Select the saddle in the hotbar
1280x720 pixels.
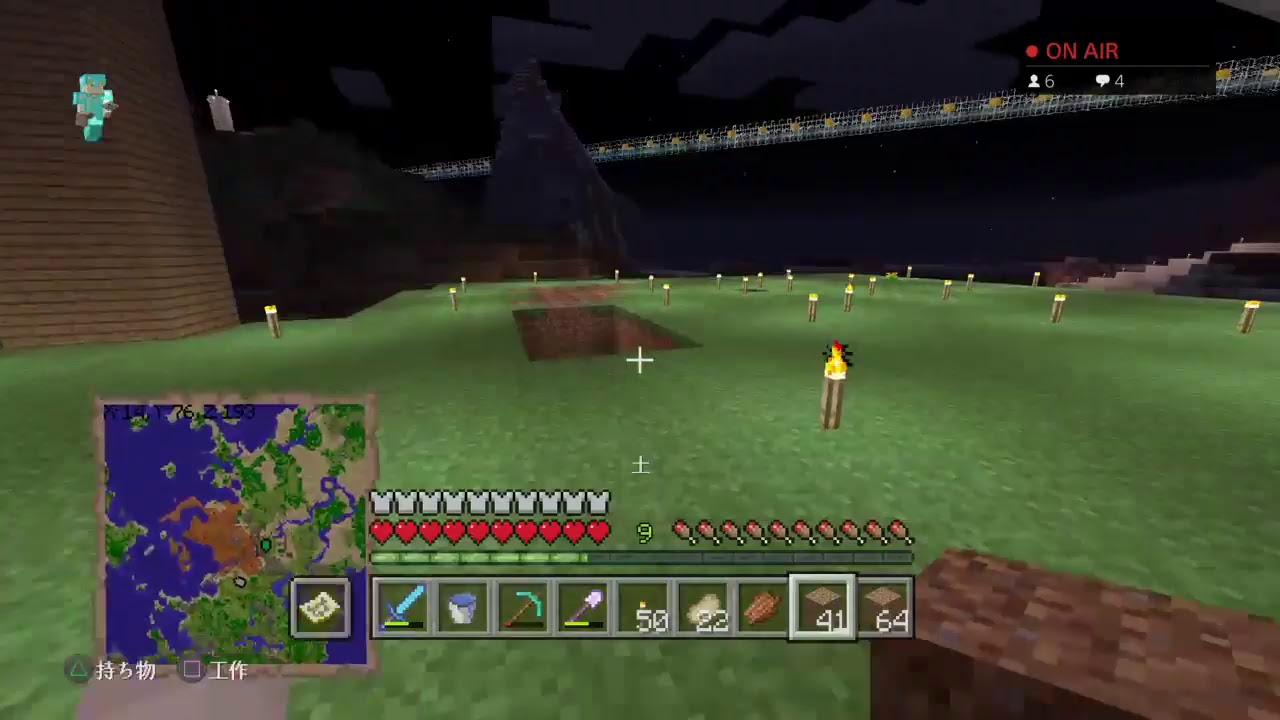(761, 606)
